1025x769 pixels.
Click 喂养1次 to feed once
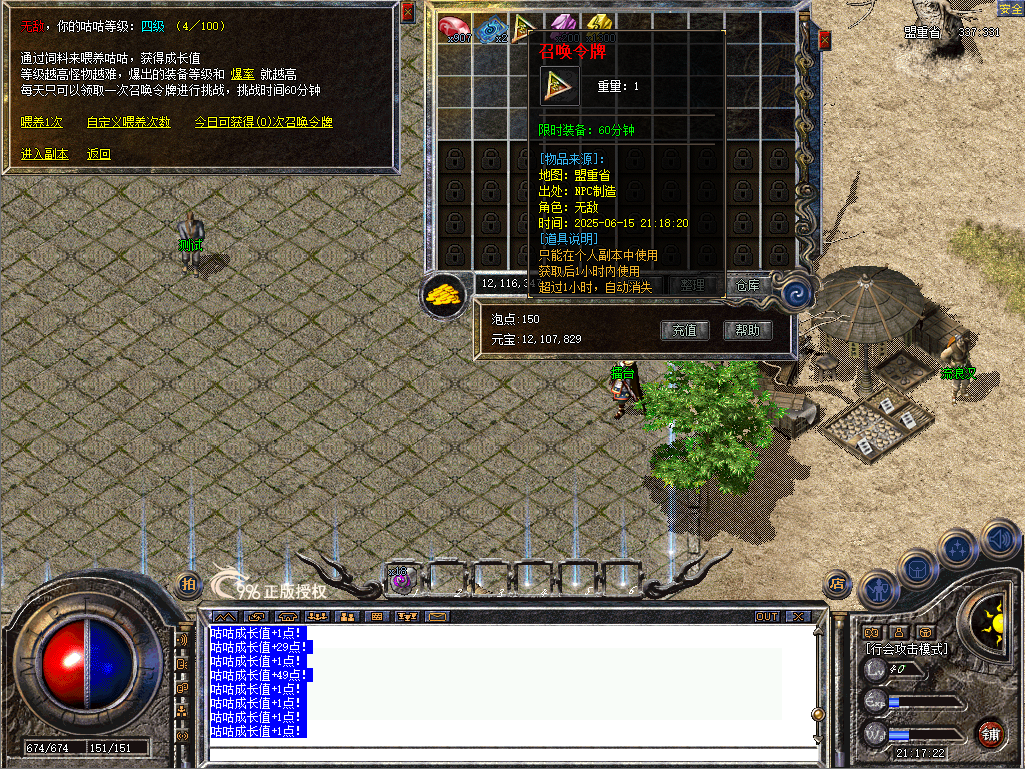42,122
